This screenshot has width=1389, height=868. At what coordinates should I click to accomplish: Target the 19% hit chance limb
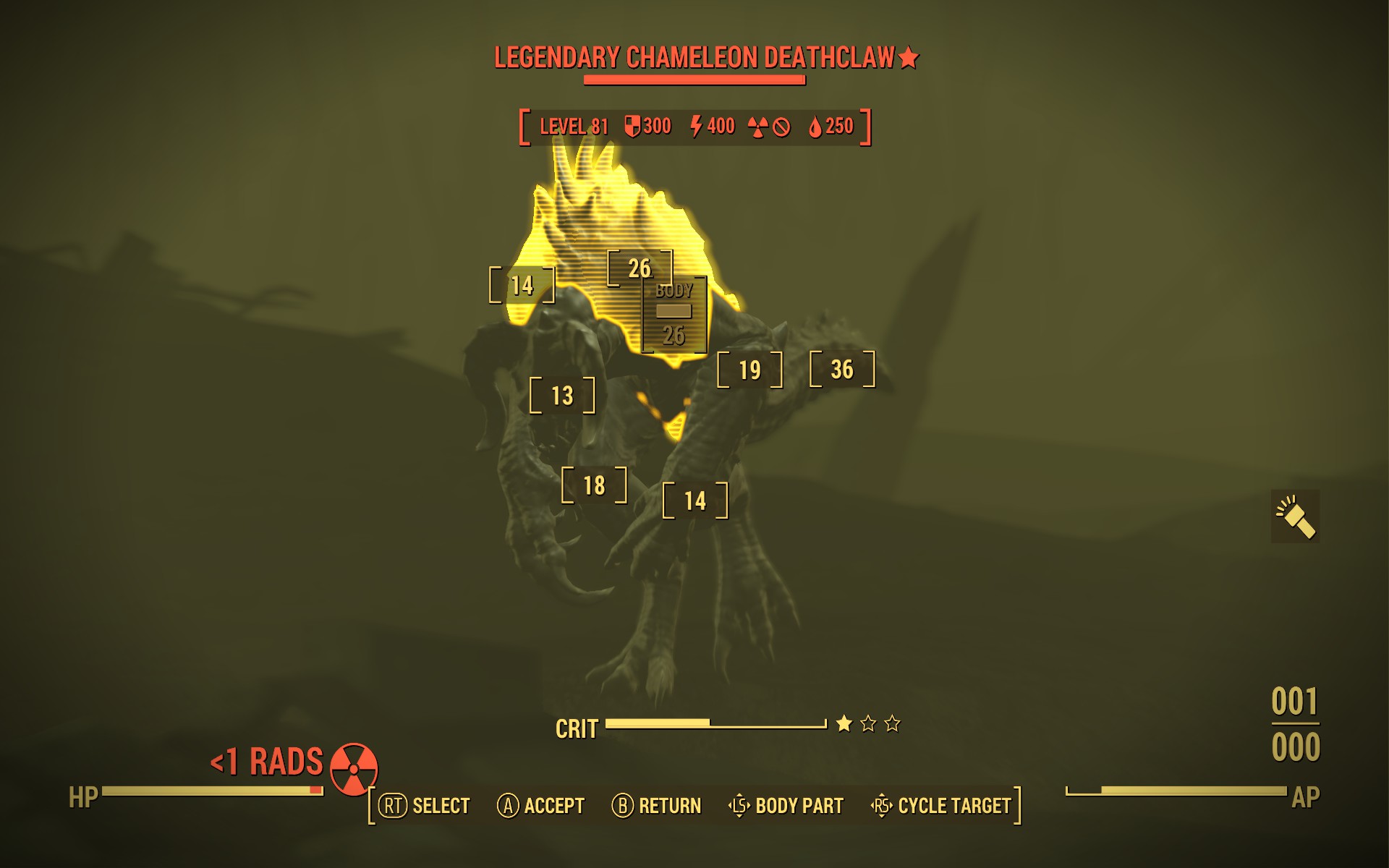(749, 370)
